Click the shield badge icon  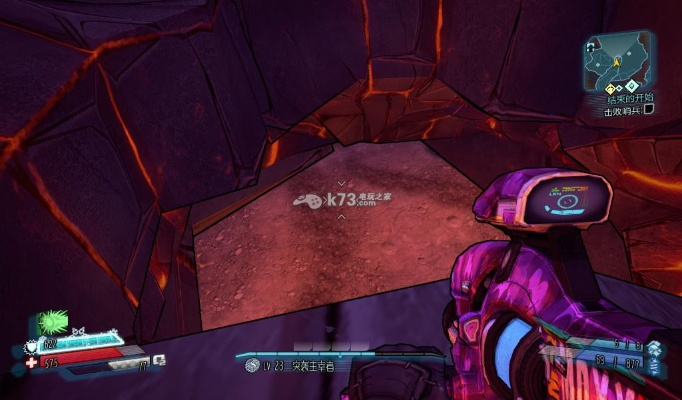[30, 348]
